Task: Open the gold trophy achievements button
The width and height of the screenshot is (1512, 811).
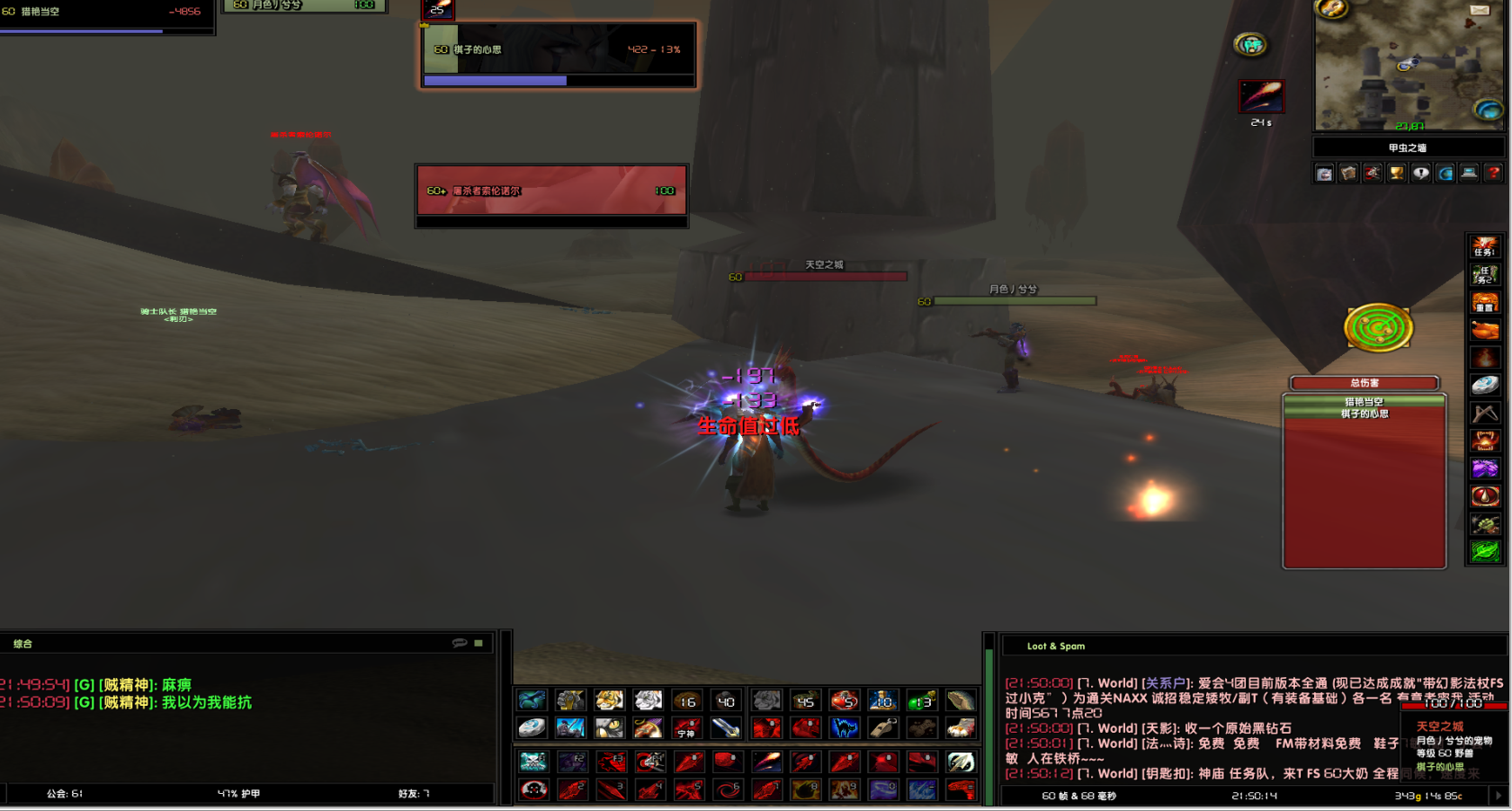Action: coord(1396,173)
